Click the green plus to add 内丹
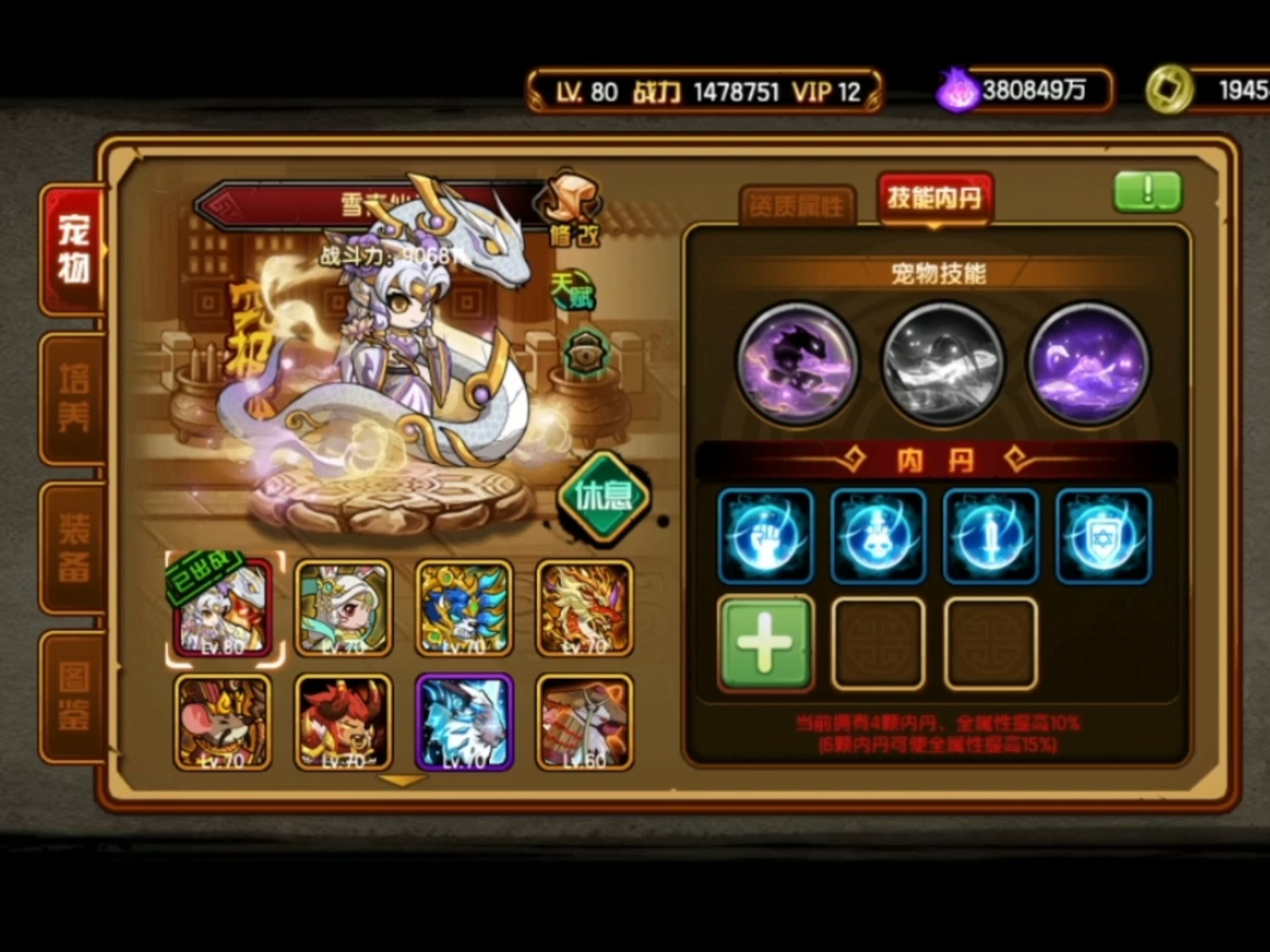The image size is (1270, 952). 765,643
